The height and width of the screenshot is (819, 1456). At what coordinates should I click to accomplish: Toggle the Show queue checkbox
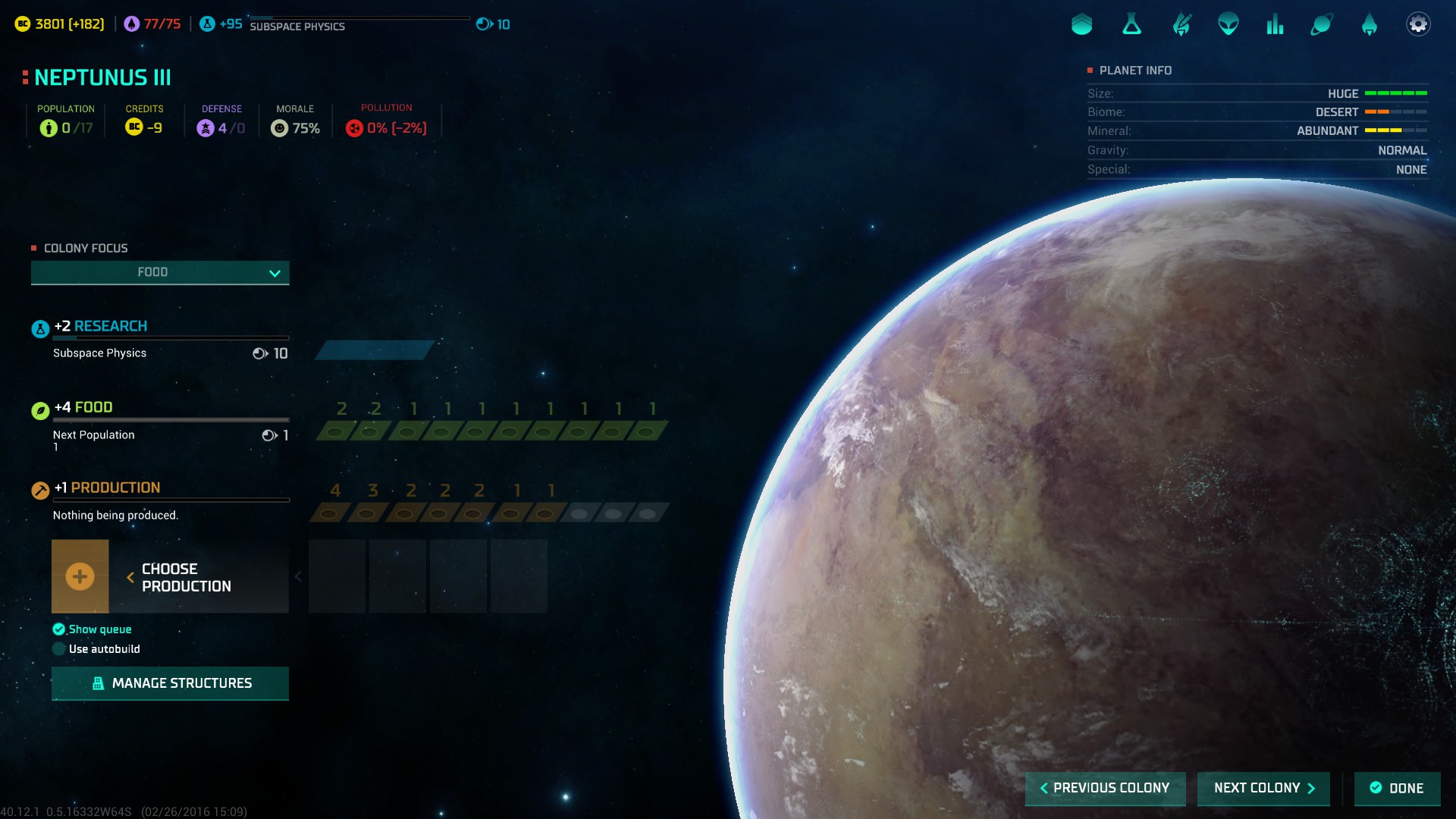pos(59,629)
